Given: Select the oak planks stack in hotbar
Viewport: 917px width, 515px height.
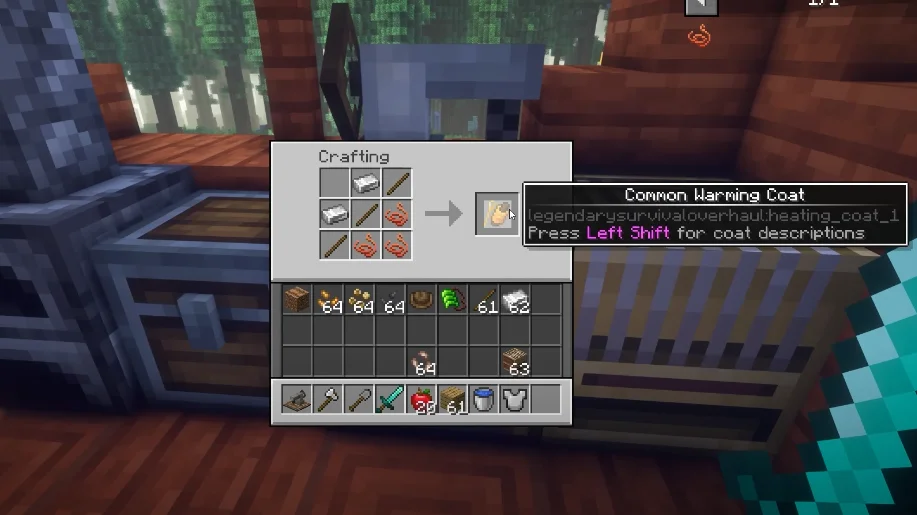Looking at the screenshot, I should click(x=452, y=400).
